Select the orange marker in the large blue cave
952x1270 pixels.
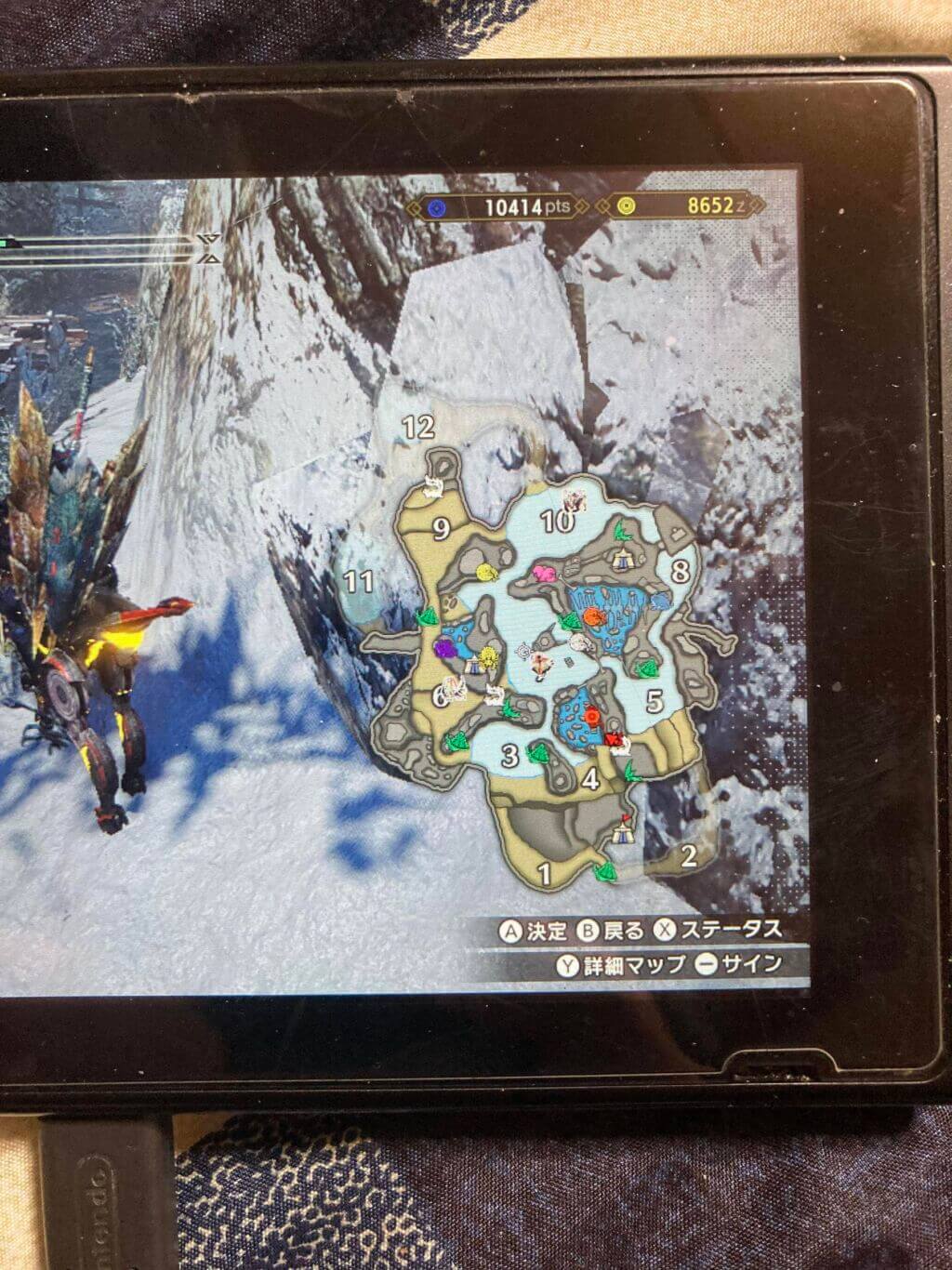pos(592,615)
